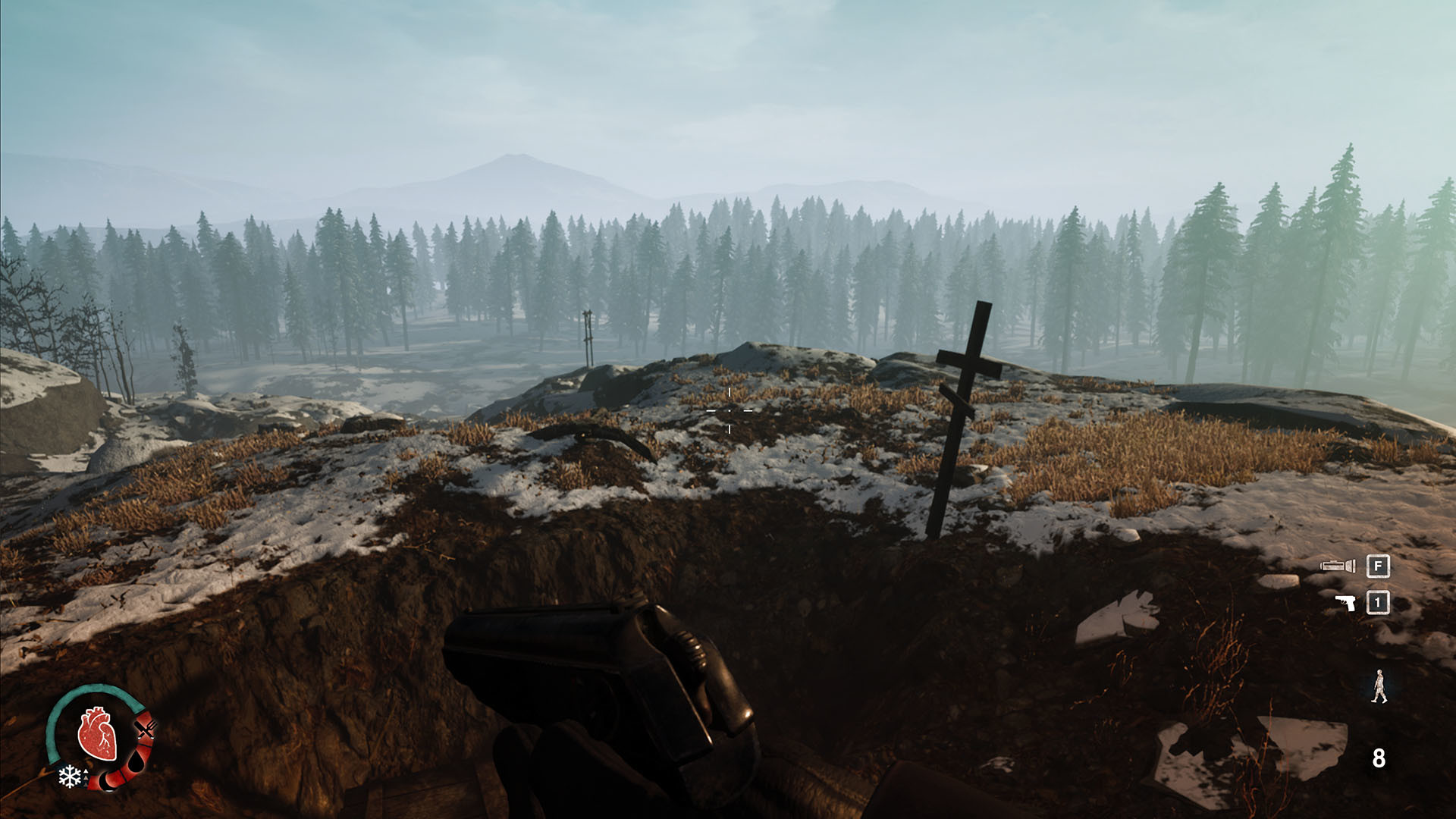The image size is (1456, 819).
Task: Click the ammo count showing 8
Action: (1379, 757)
